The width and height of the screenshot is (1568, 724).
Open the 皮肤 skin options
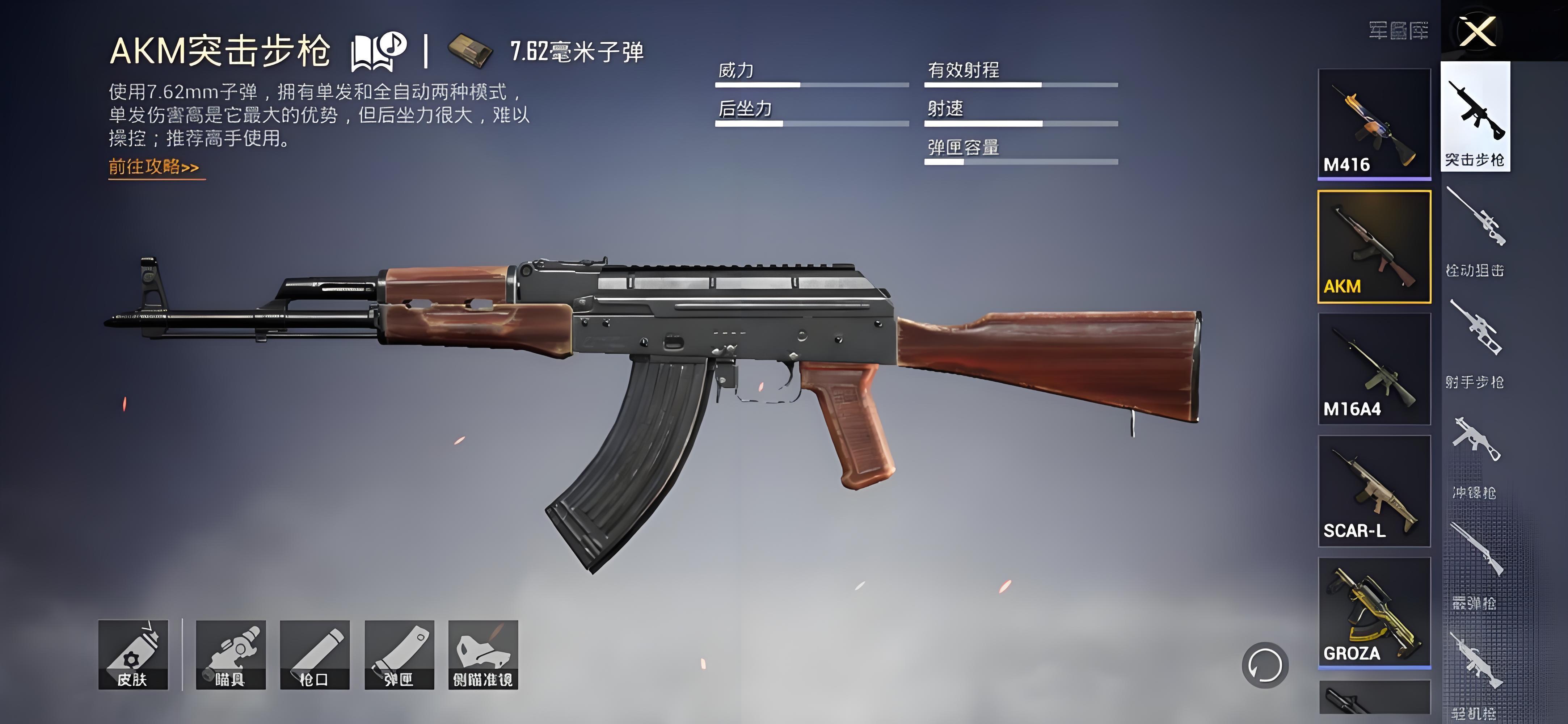click(133, 654)
